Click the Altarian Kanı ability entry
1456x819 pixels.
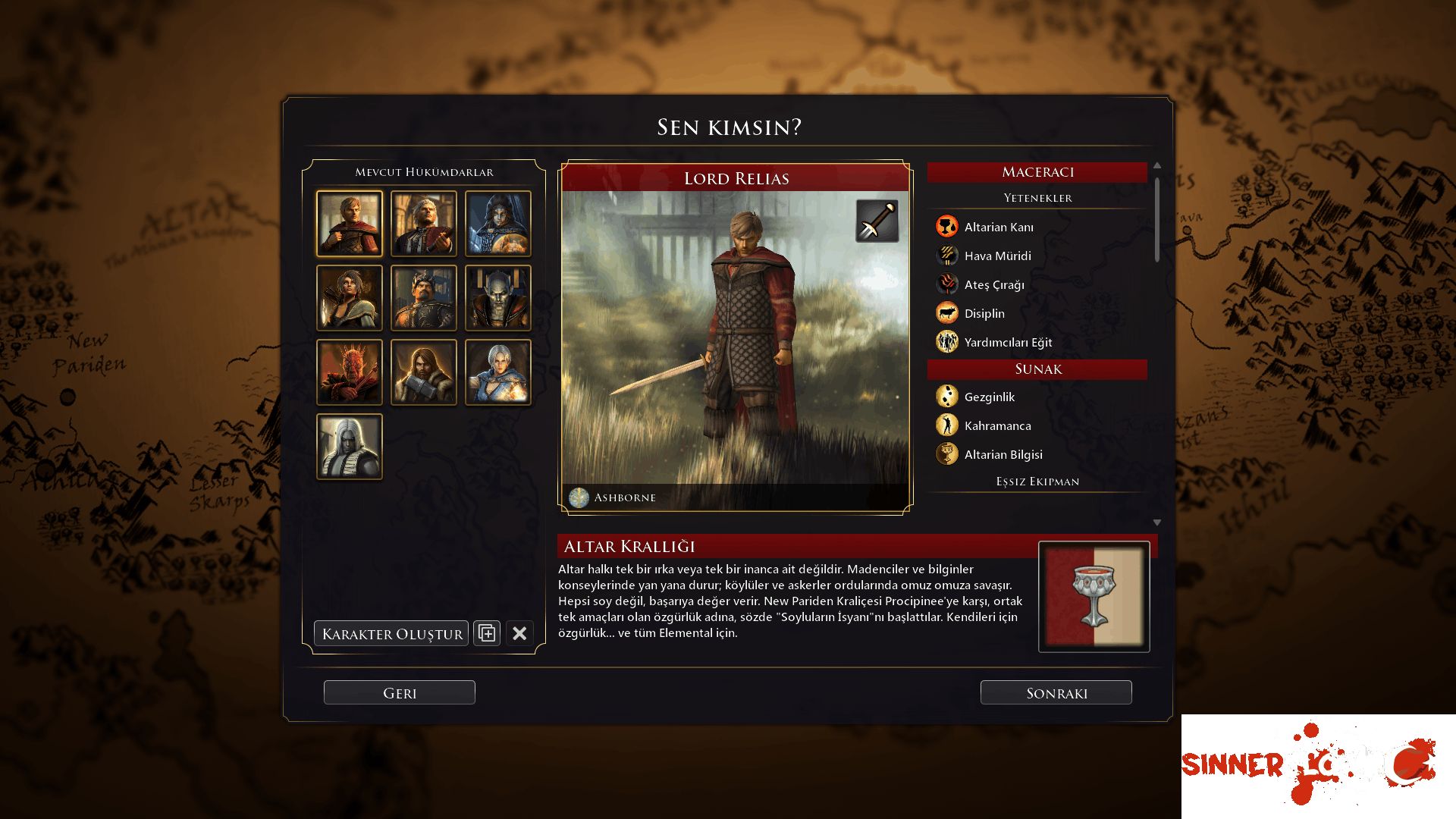coord(998,227)
